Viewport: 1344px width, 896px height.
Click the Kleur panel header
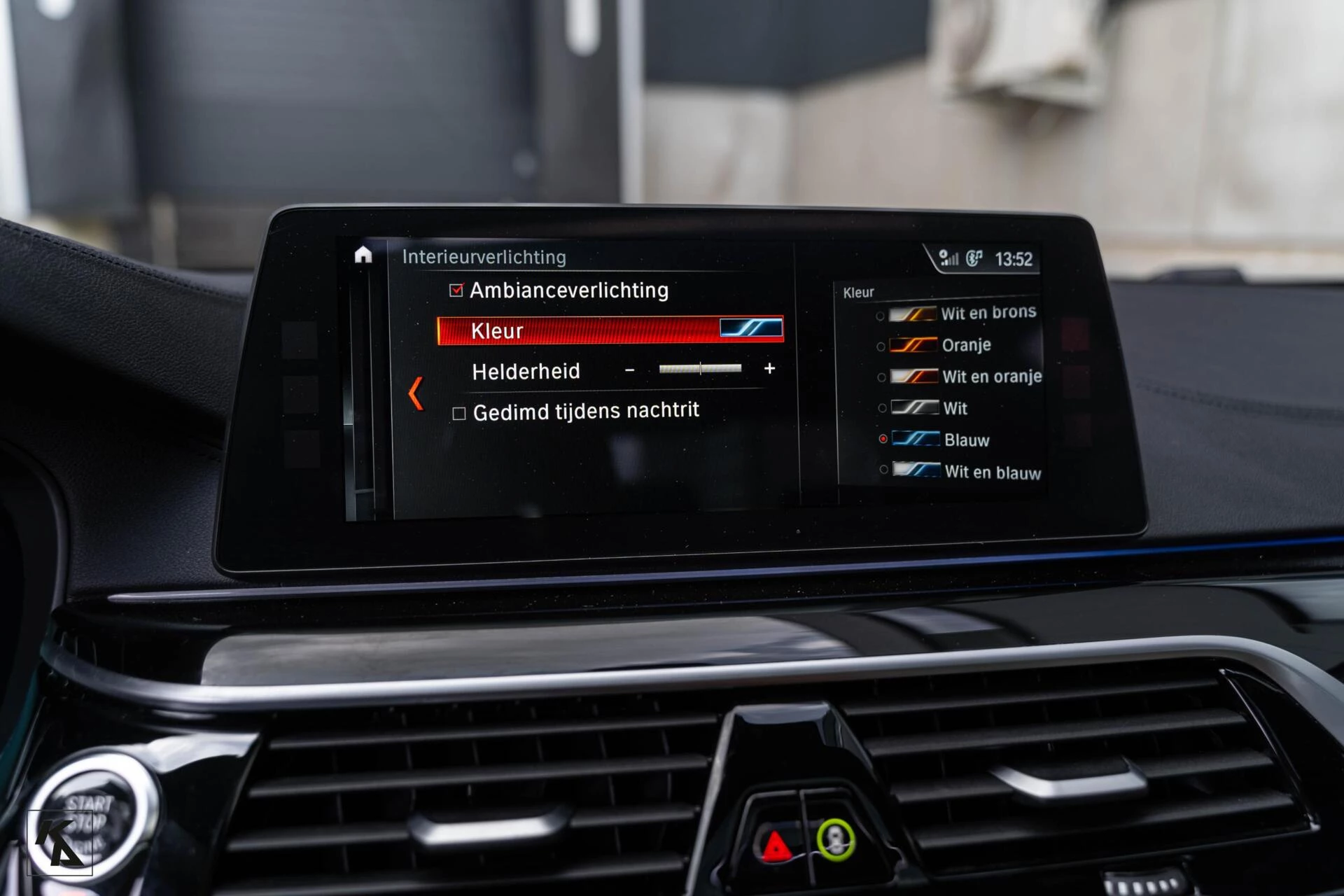pos(860,292)
